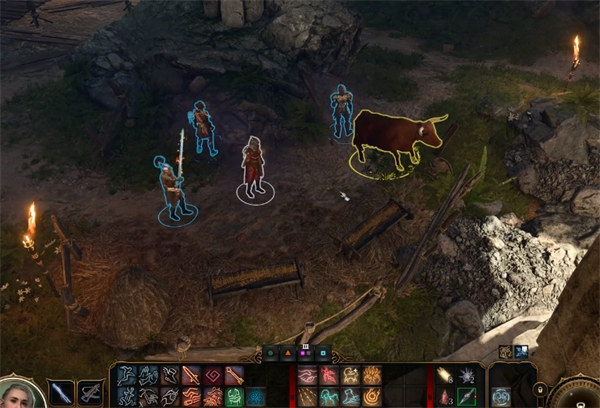The image size is (600, 408).
Task: Select the ranged crossbow weapon slot
Action: (x=91, y=392)
